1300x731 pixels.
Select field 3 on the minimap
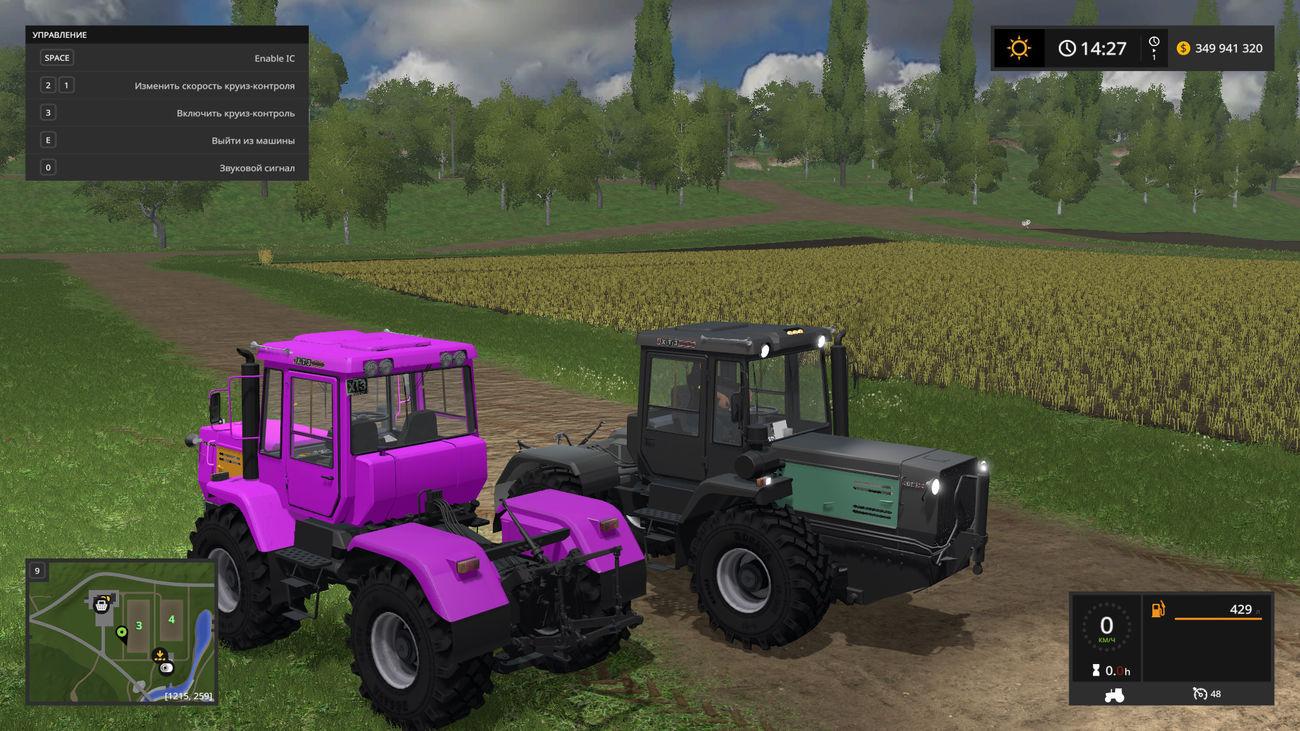pos(139,626)
